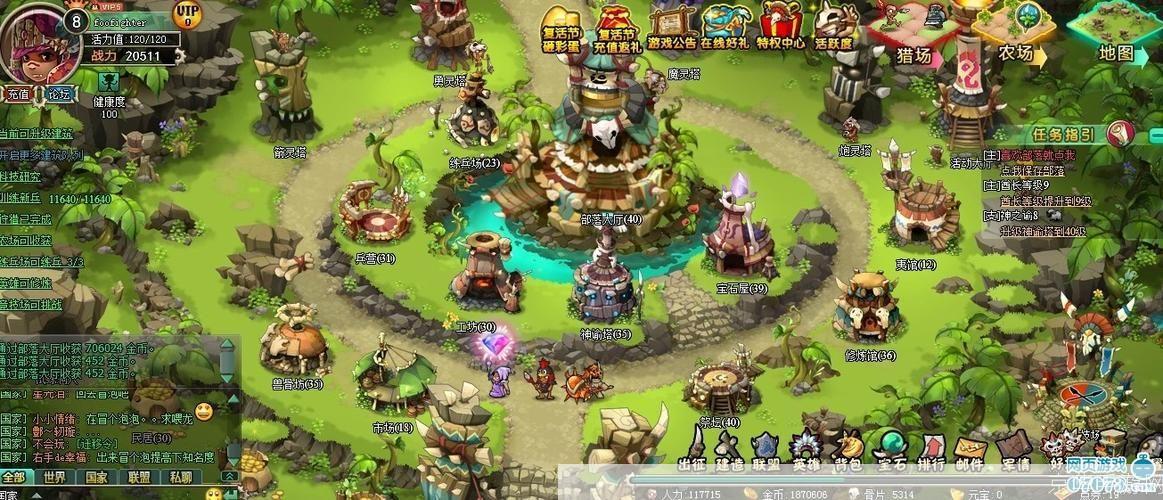1163x500 pixels.
Task: Show the 排行 rankings
Action: pos(931,449)
